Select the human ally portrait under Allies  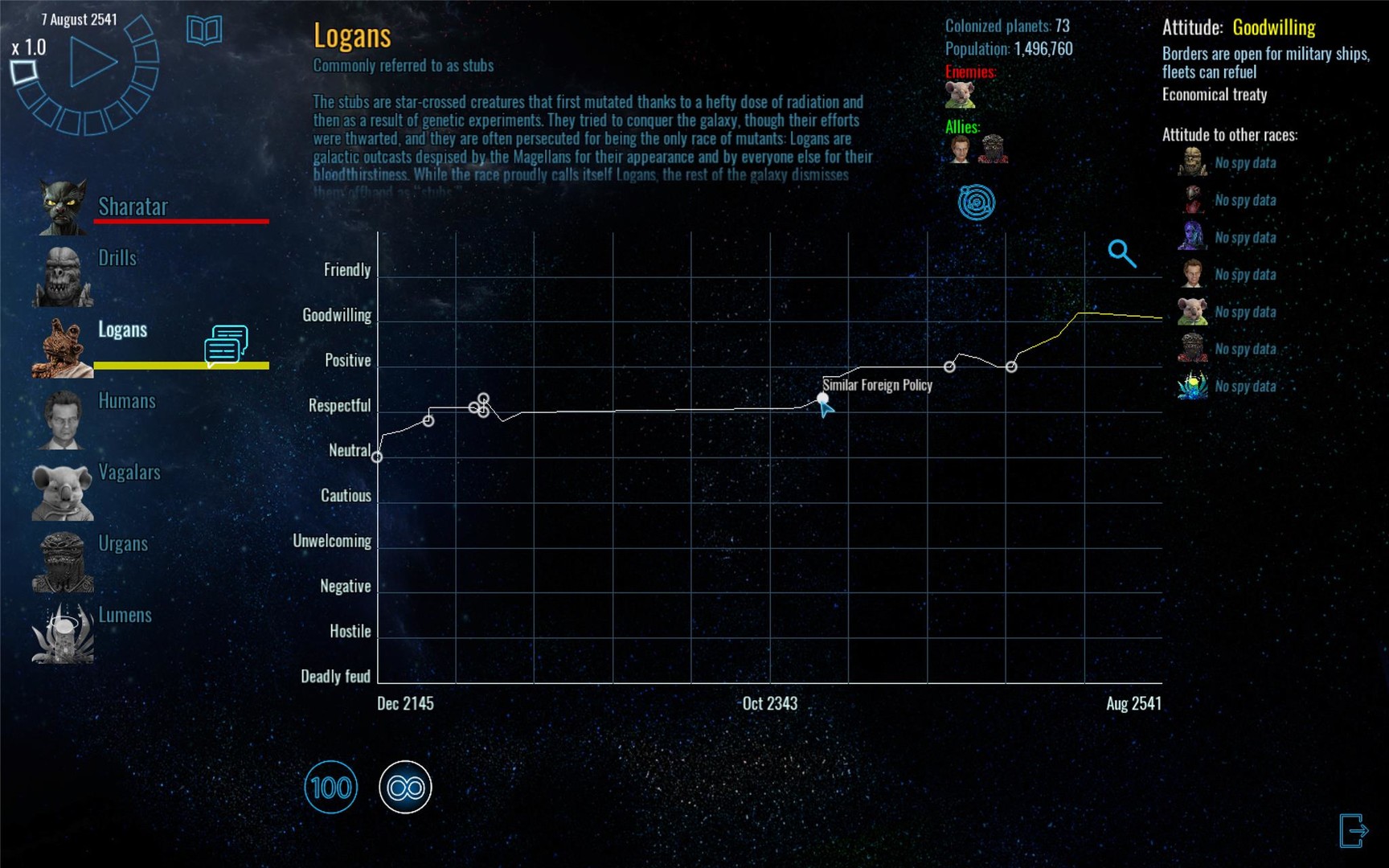958,151
